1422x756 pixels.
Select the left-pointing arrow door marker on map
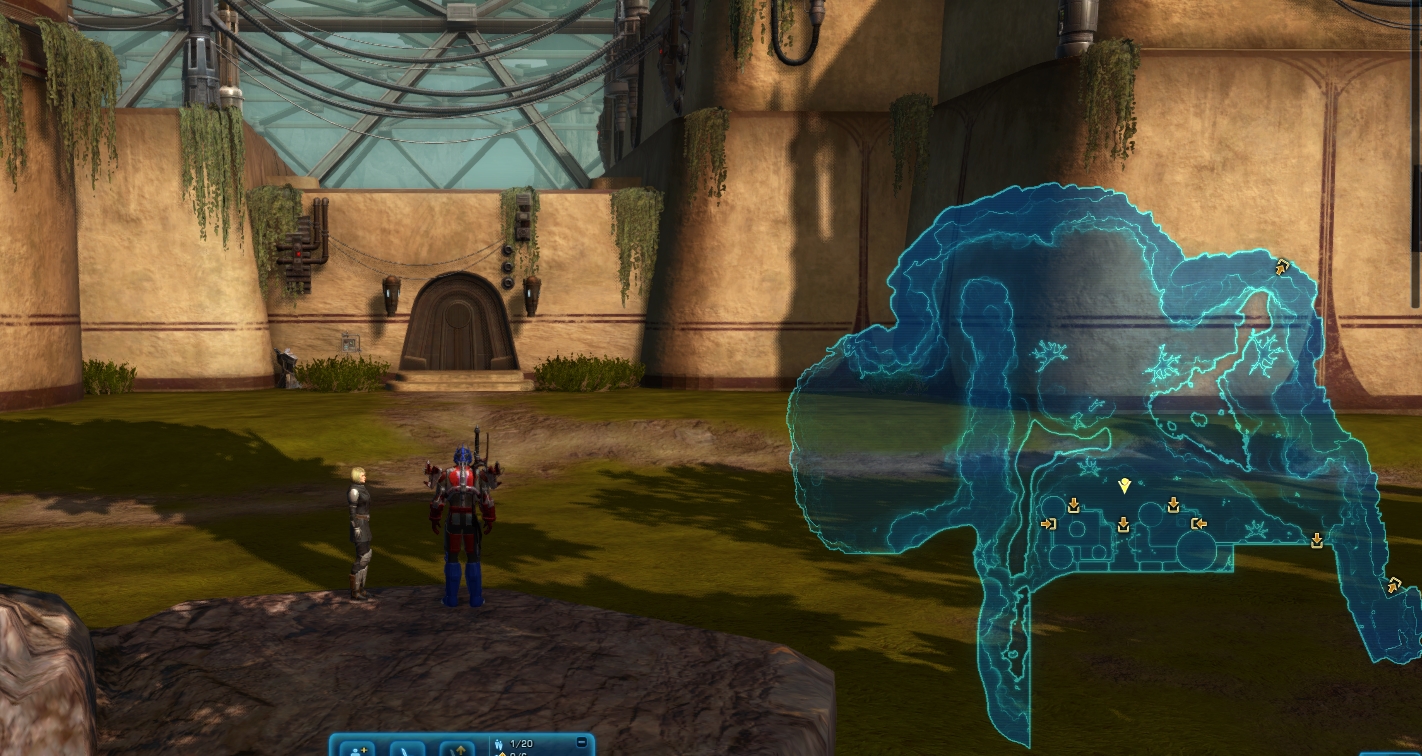[1198, 523]
